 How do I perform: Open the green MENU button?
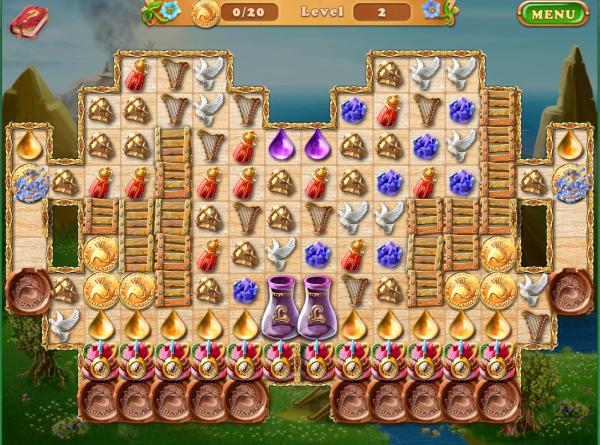(x=553, y=14)
